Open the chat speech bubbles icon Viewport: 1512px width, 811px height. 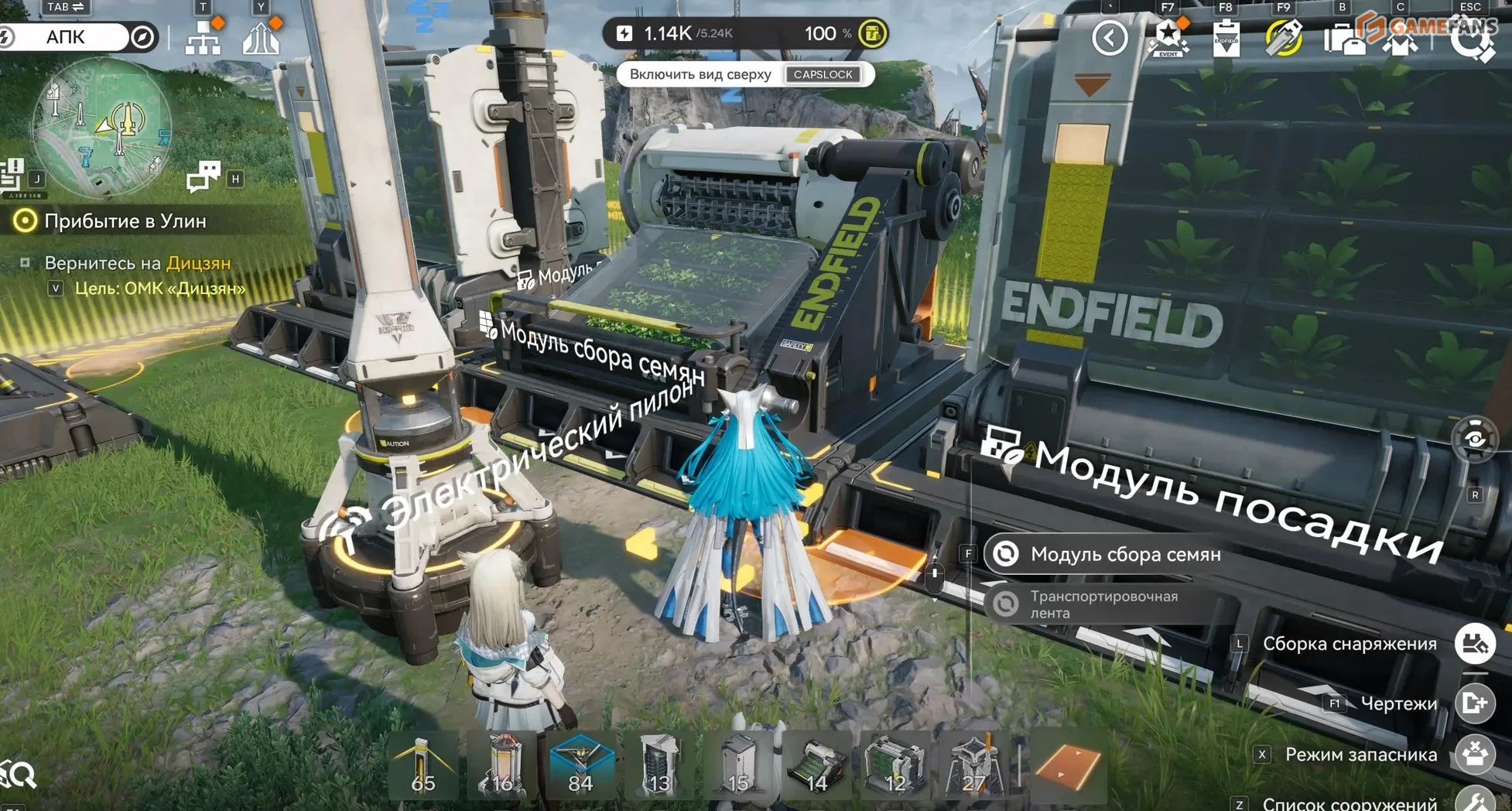(204, 176)
